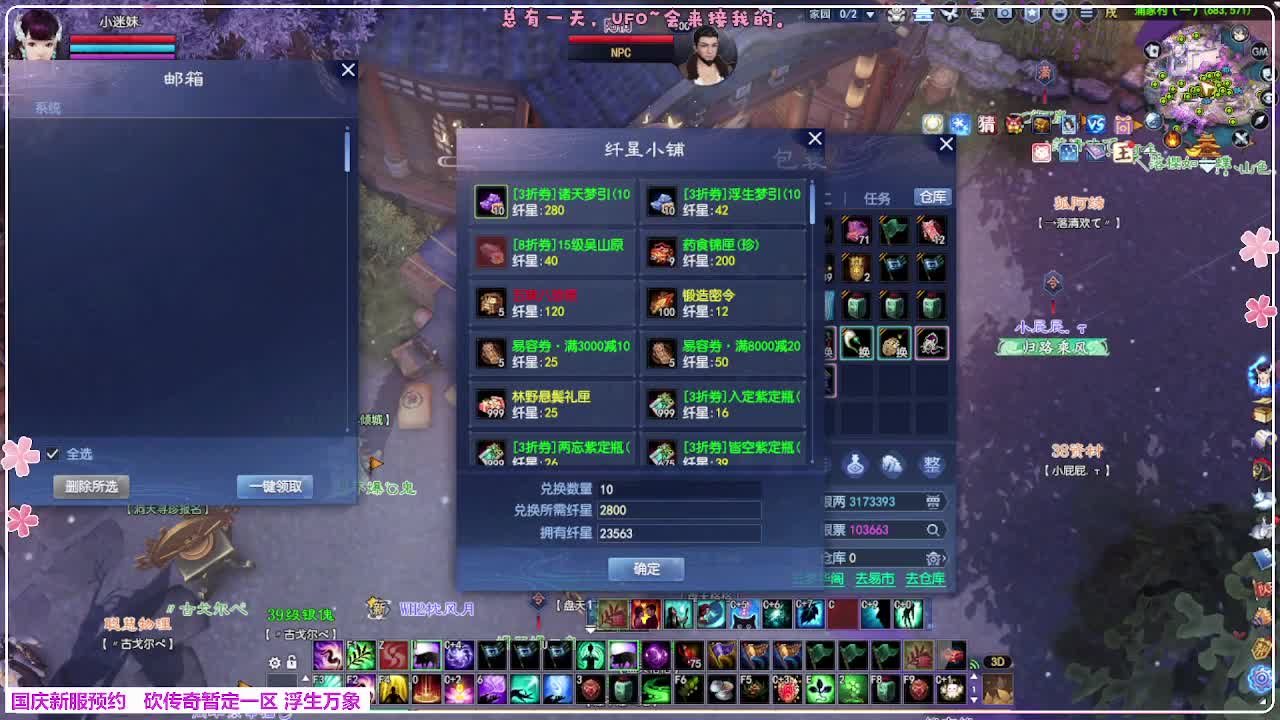
Task: Toggle the 全选 select-all checkbox in the mailbox
Action: (54, 453)
